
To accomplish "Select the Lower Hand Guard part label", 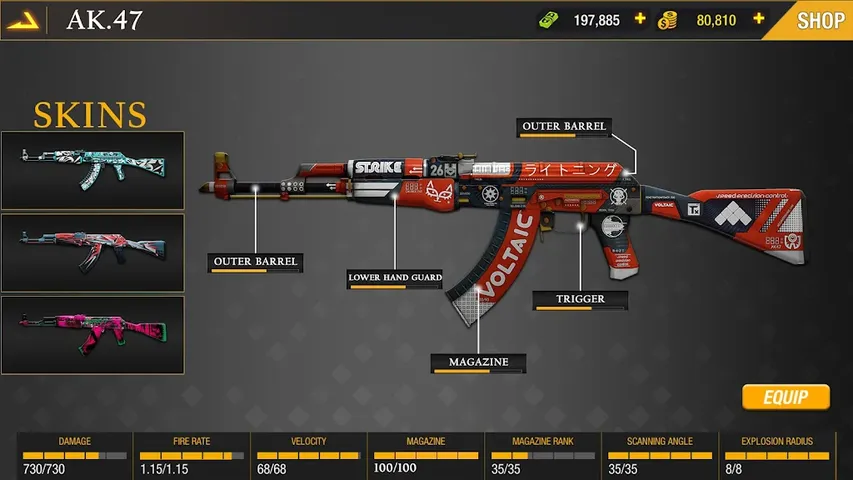I will pyautogui.click(x=395, y=278).
